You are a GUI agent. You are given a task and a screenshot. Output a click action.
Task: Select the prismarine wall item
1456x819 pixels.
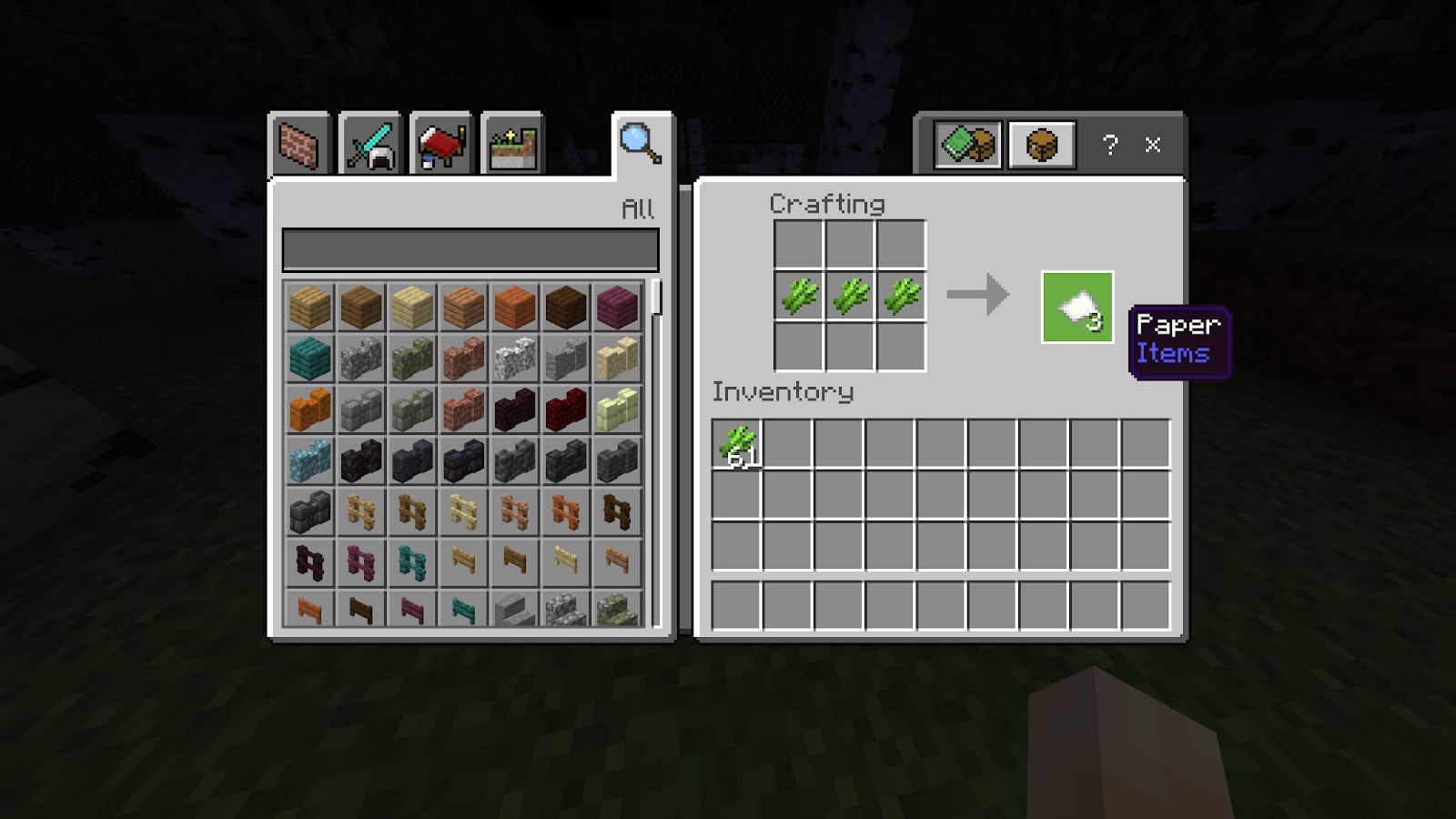tap(309, 460)
